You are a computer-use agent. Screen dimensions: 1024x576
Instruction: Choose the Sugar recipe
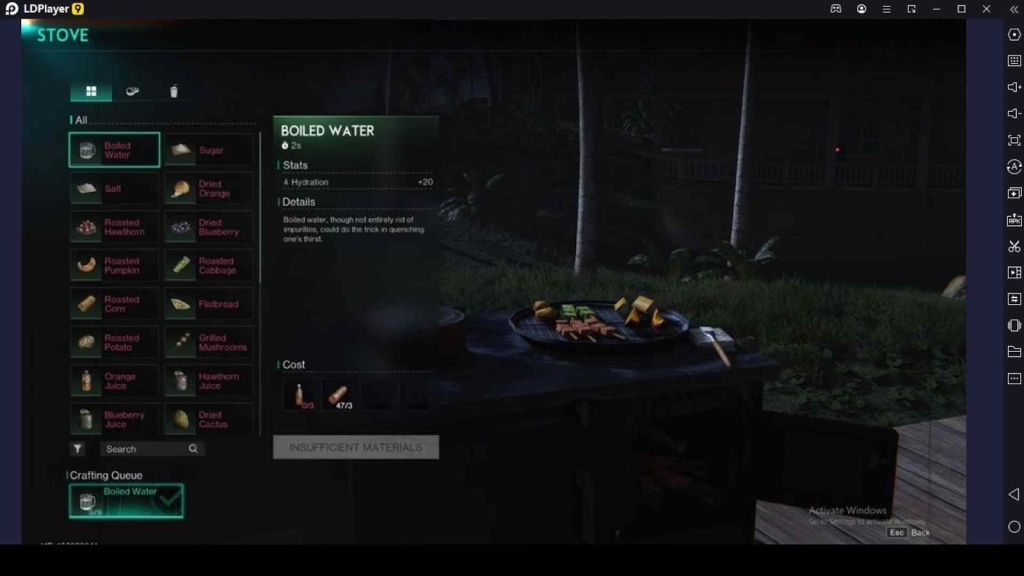click(x=209, y=150)
